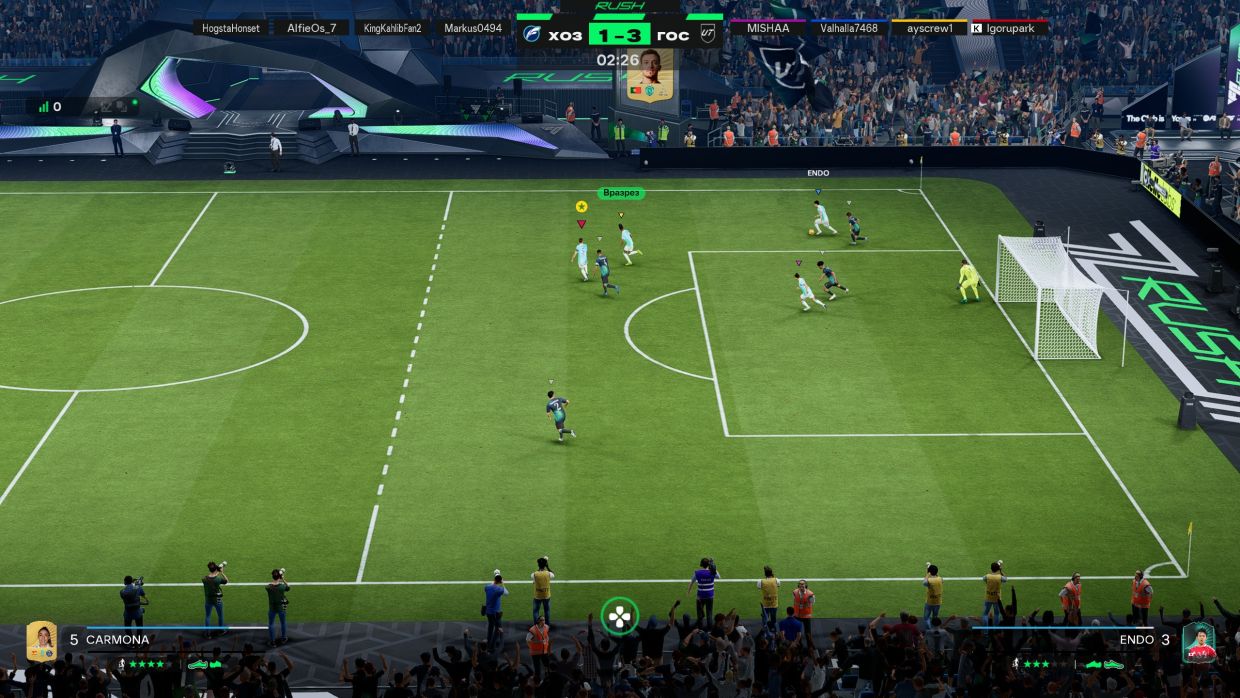Click the UT away team crest
1240x698 pixels.
point(708,35)
